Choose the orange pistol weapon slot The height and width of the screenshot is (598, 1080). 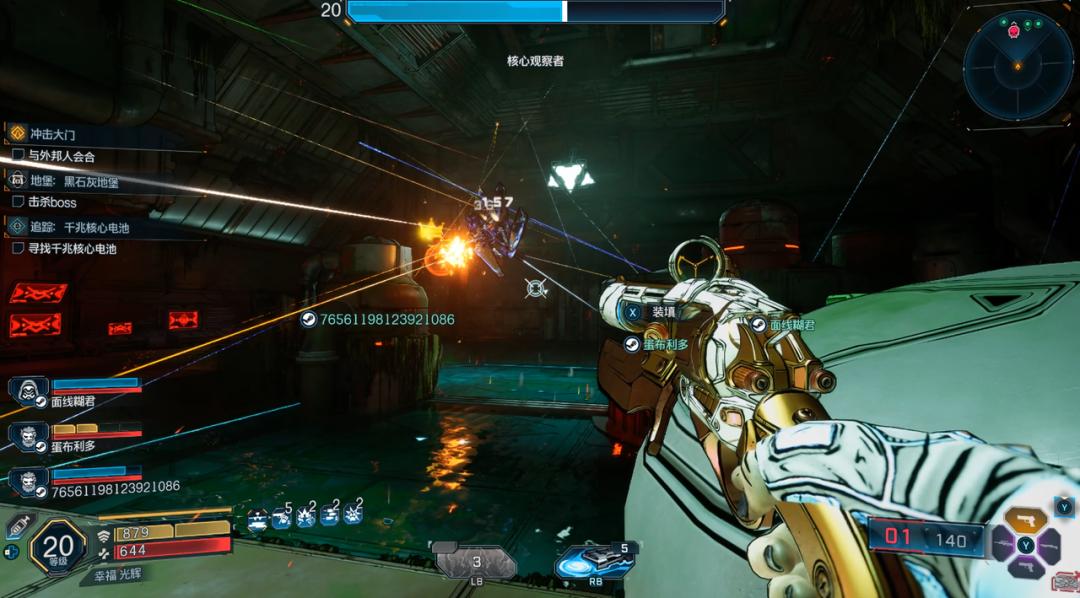tap(1025, 520)
